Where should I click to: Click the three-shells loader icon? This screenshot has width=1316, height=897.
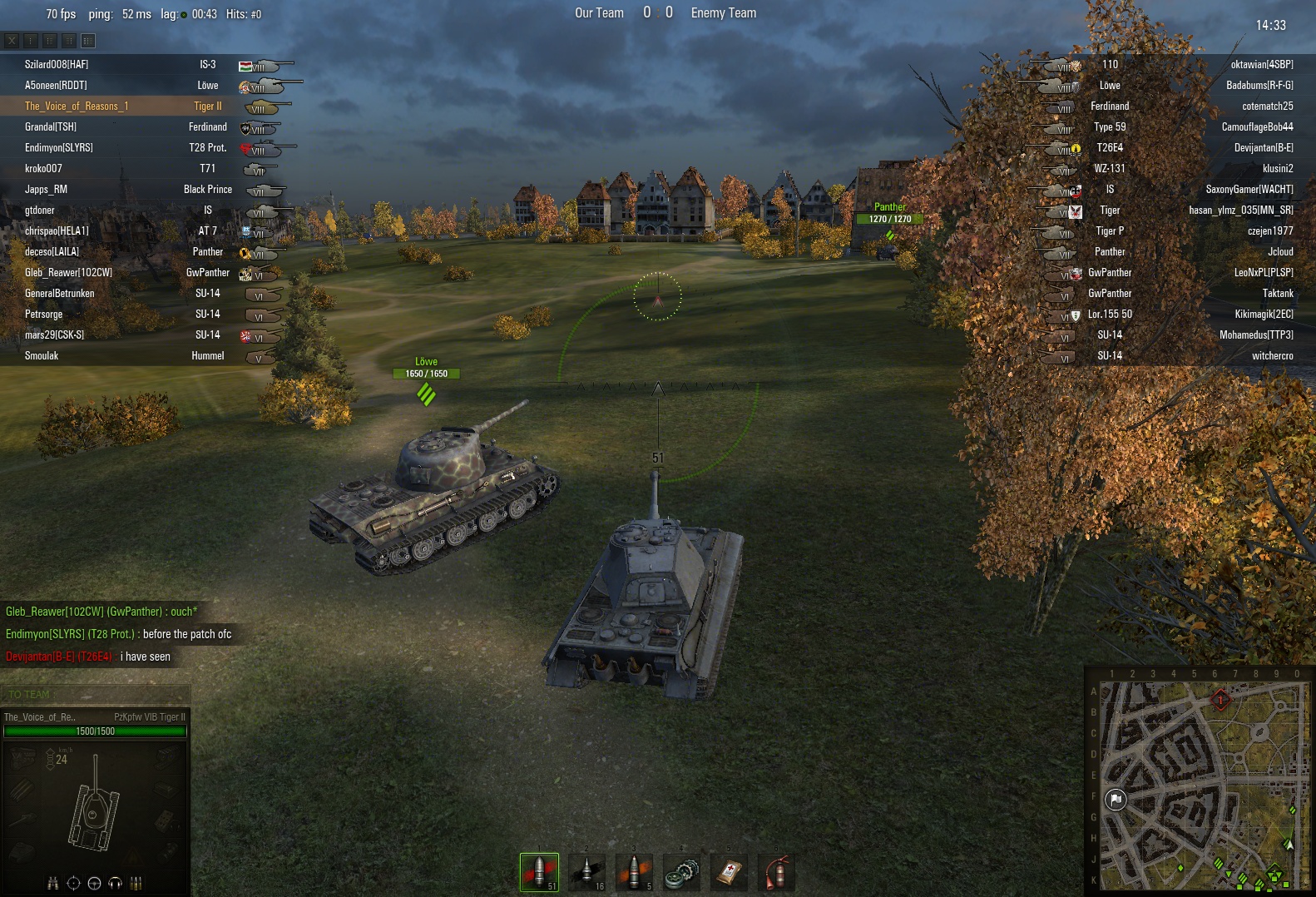coord(136,883)
